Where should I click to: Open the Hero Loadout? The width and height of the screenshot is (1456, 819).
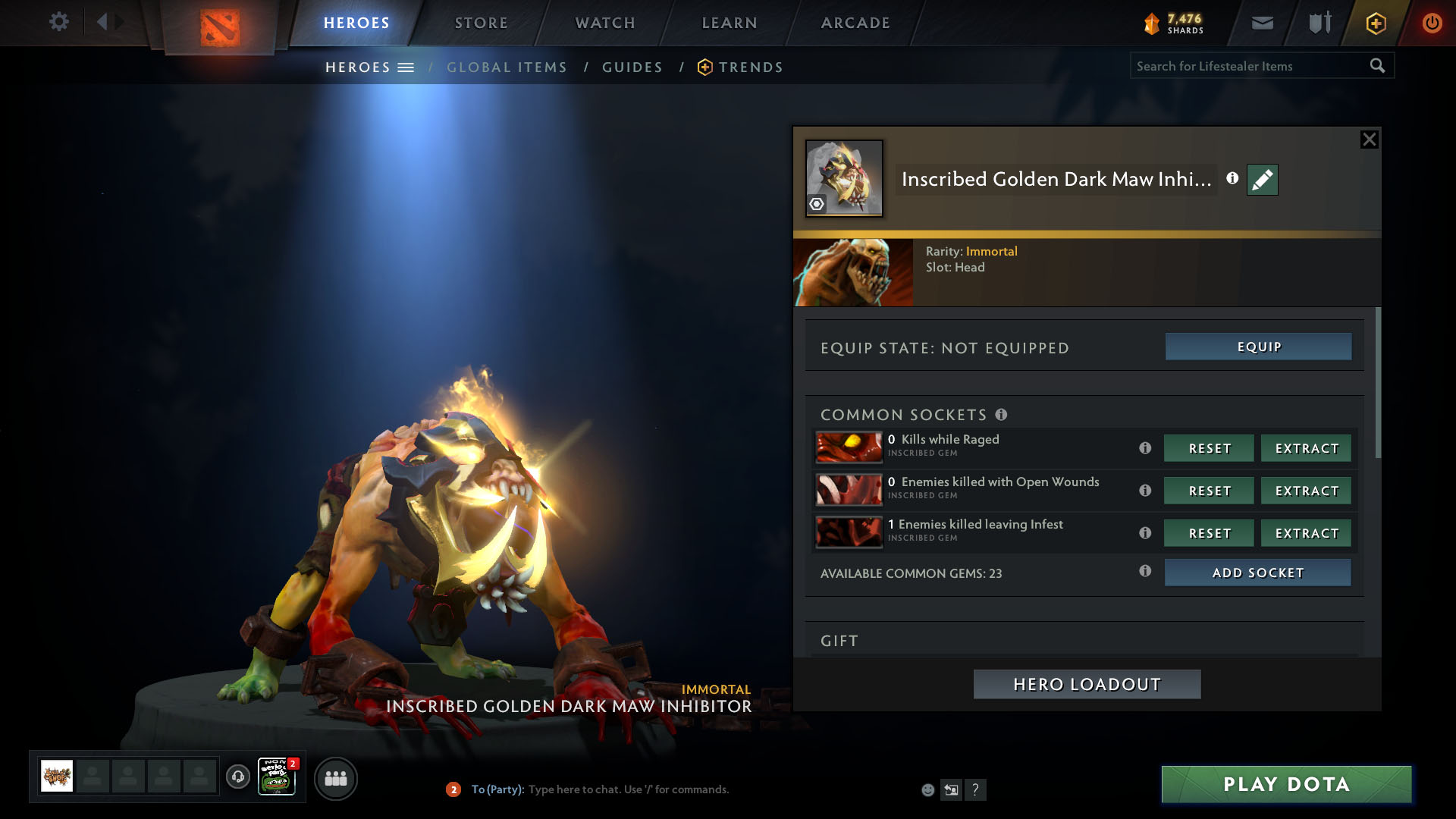click(x=1087, y=684)
